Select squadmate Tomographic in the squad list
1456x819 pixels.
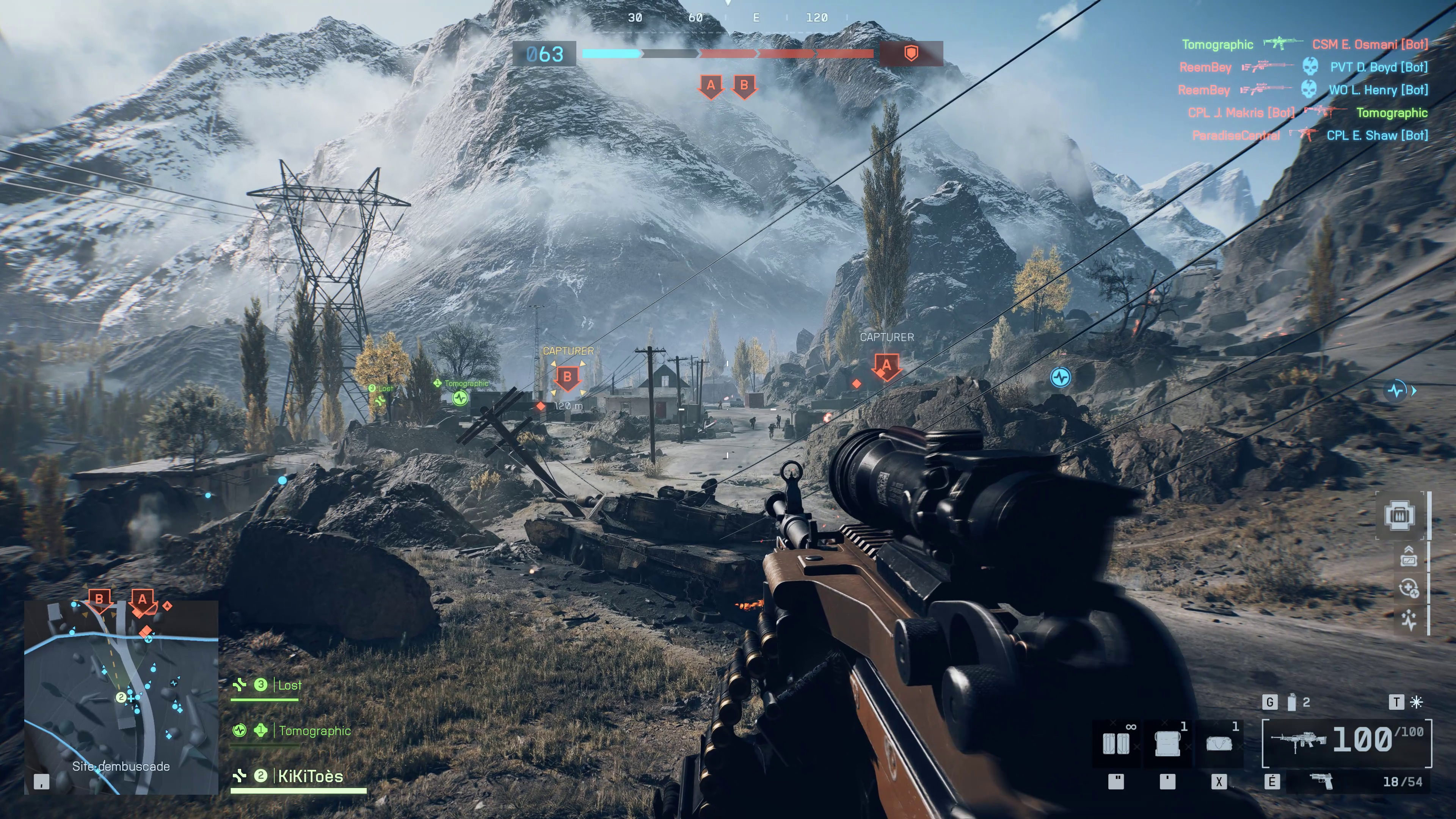(314, 731)
